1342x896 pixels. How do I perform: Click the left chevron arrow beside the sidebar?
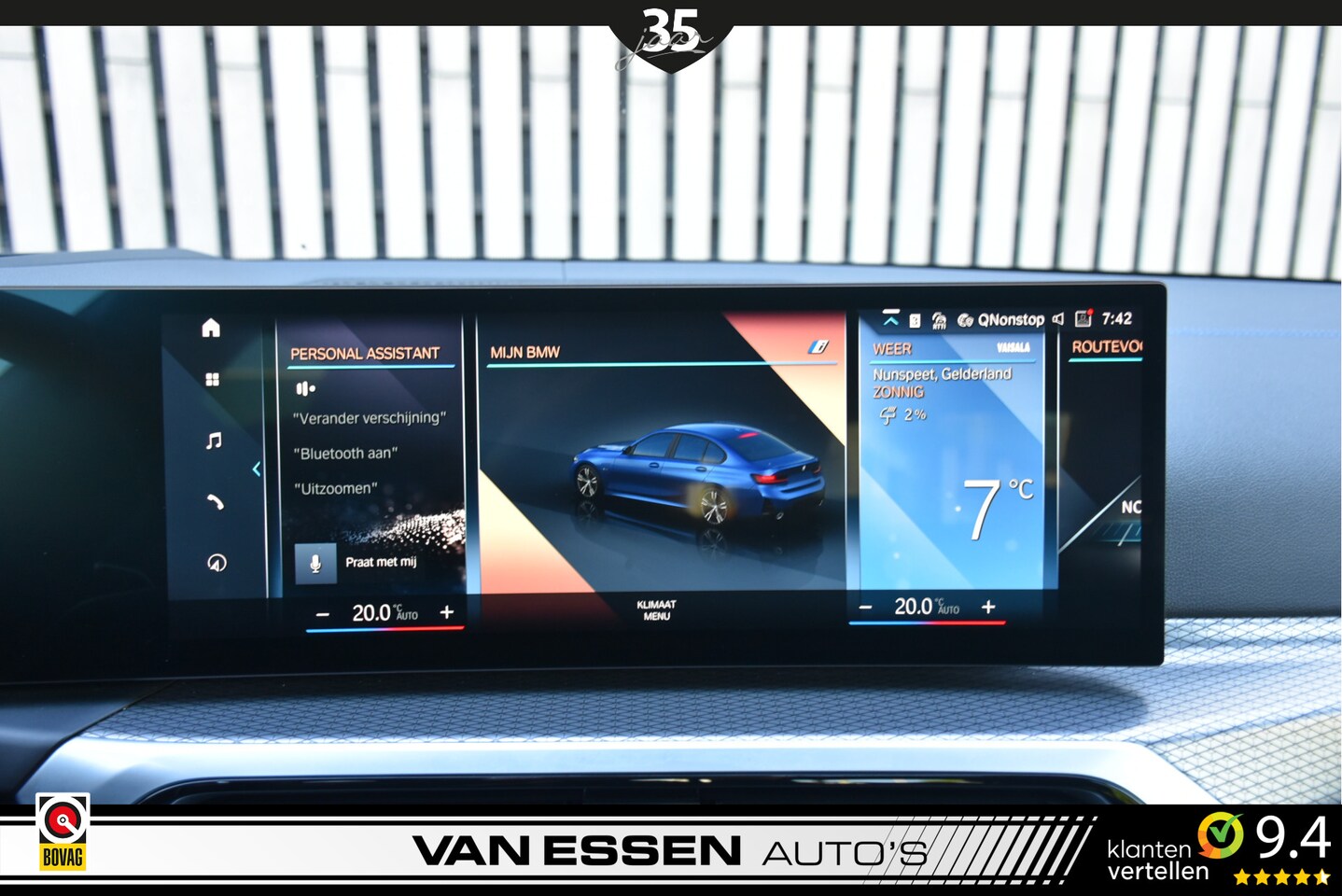point(257,469)
